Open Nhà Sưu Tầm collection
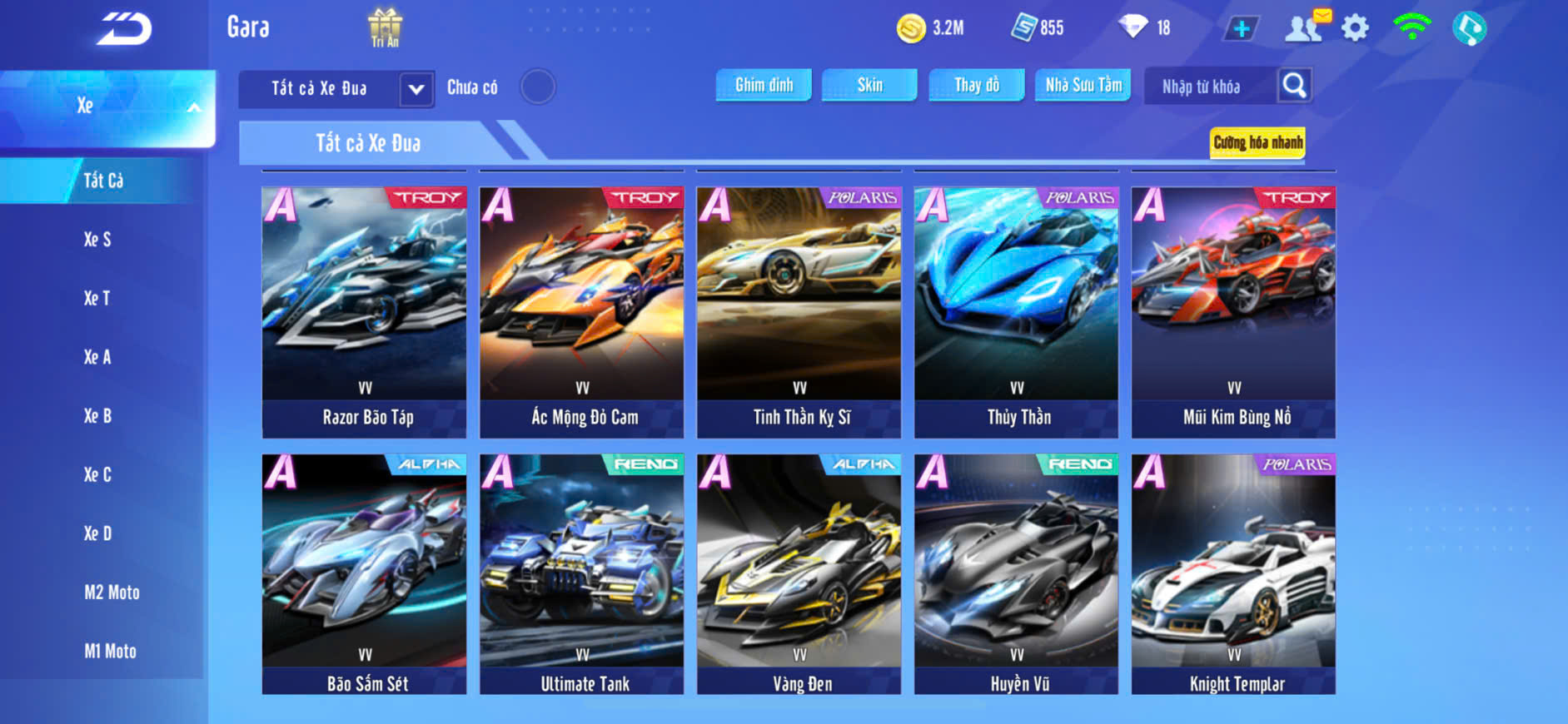 coord(1083,85)
